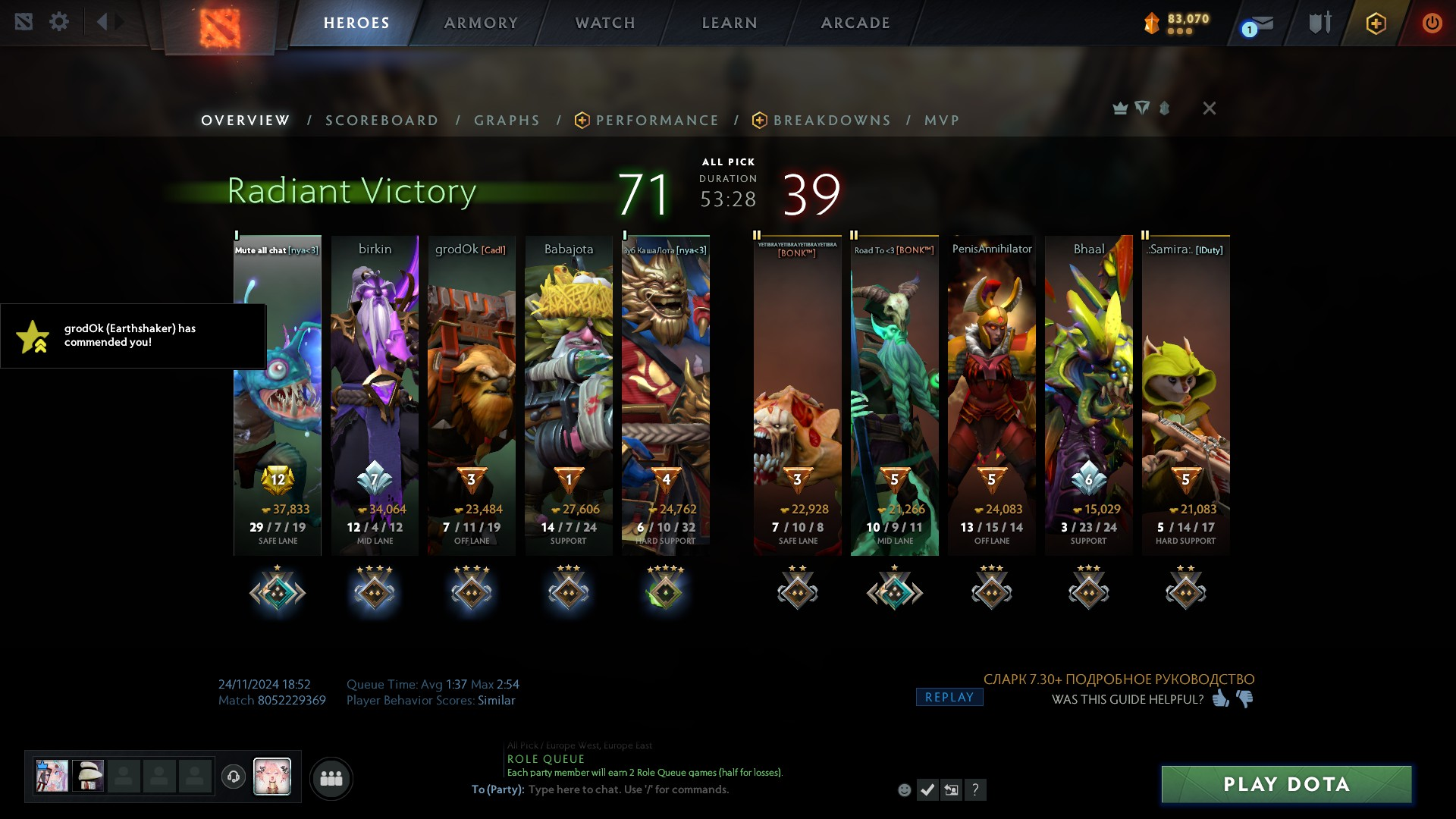Click the red power quit button
The width and height of the screenshot is (1456, 819).
1432,23
